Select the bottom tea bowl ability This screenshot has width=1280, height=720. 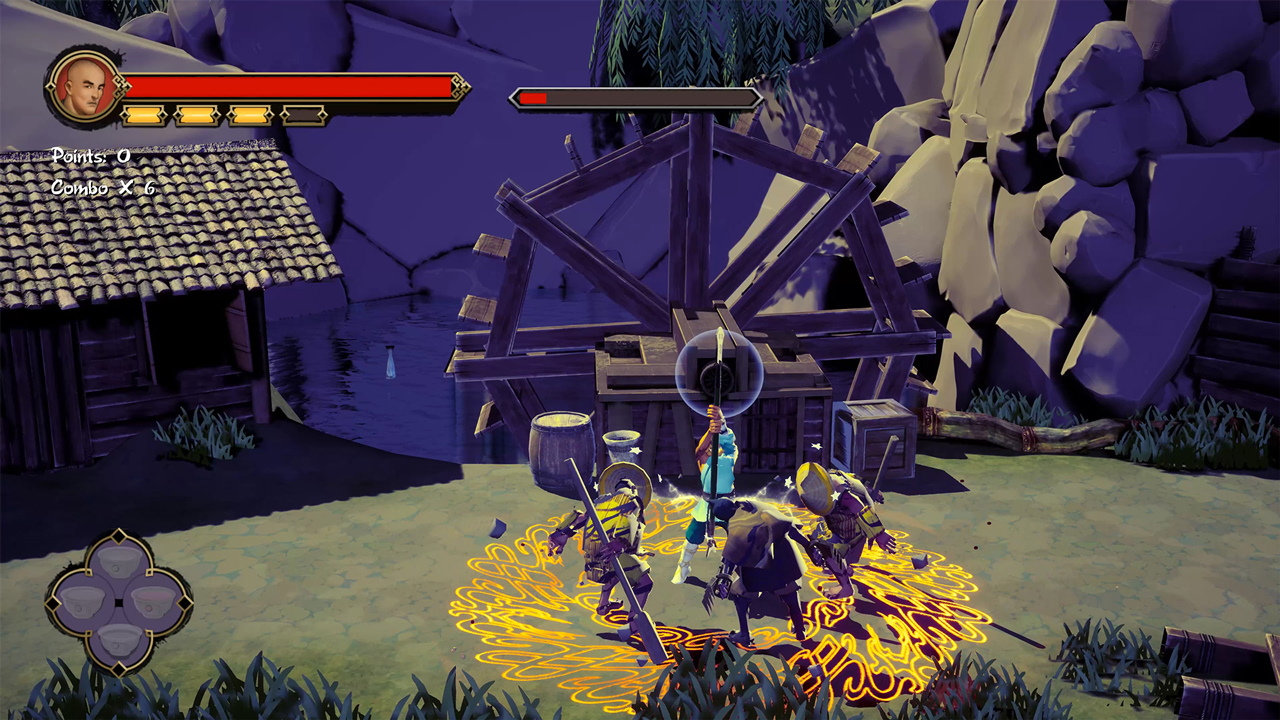[x=117, y=642]
